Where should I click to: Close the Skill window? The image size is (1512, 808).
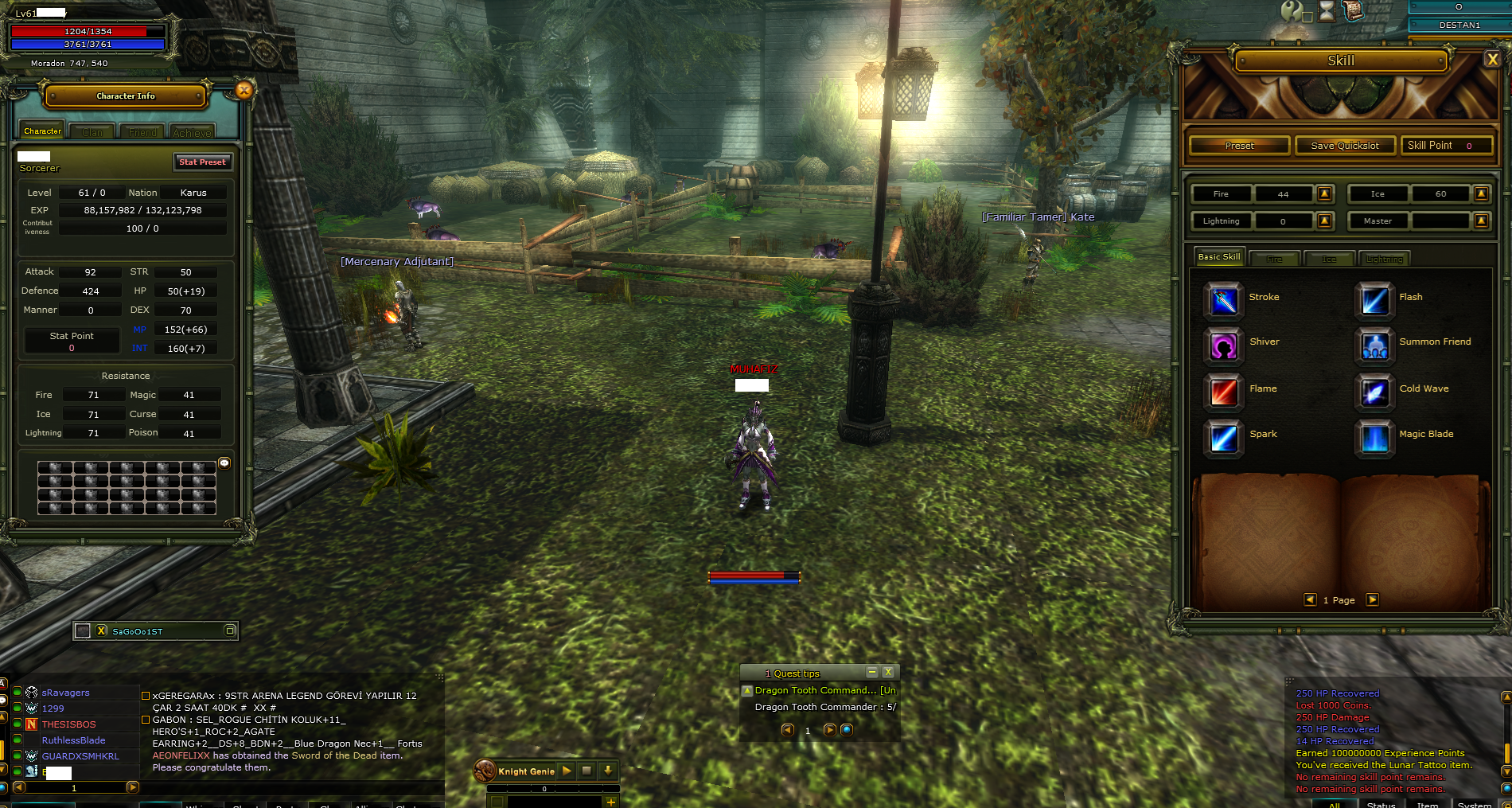point(1492,60)
